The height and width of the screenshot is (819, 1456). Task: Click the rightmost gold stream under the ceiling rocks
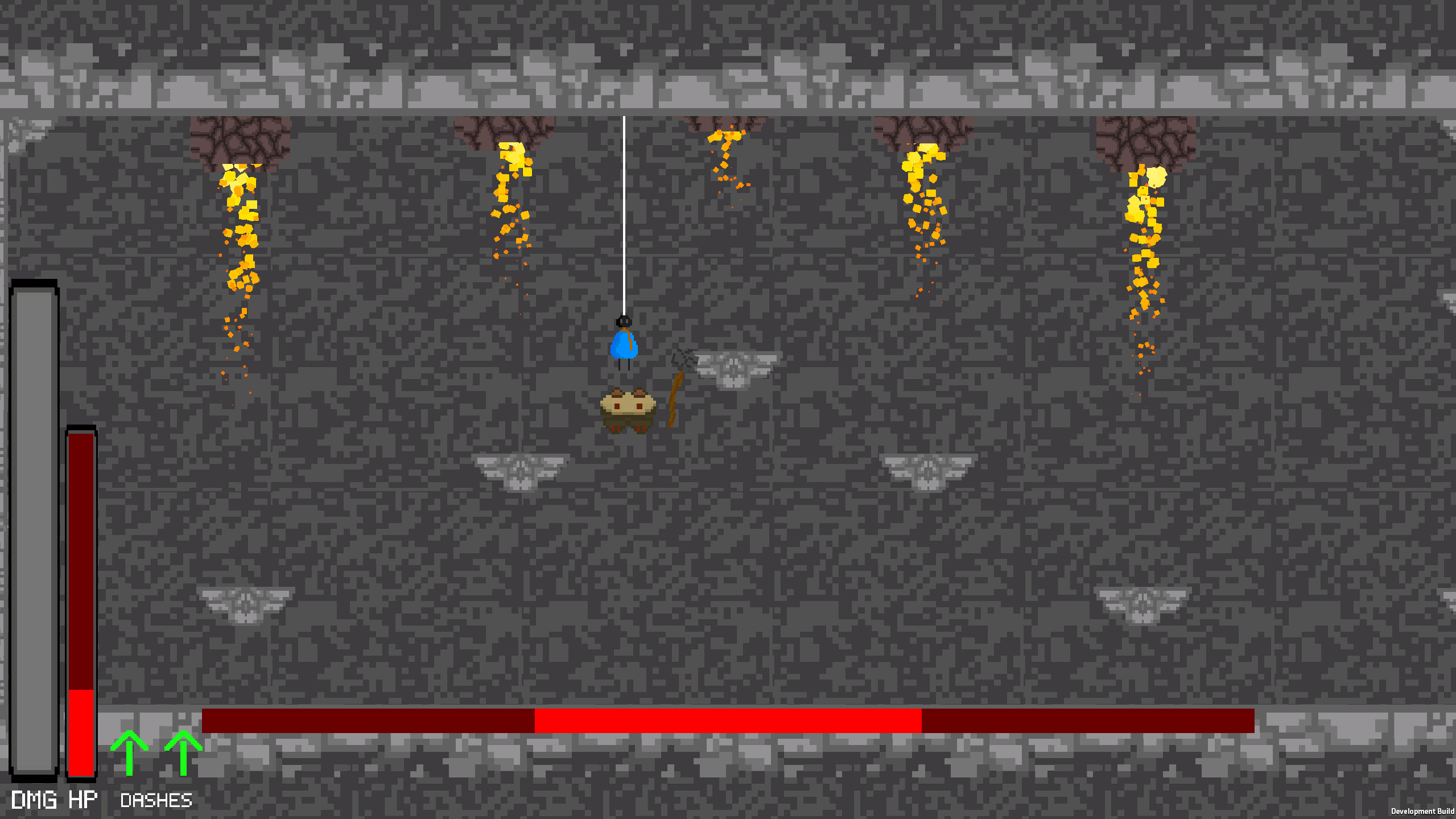[1146, 228]
